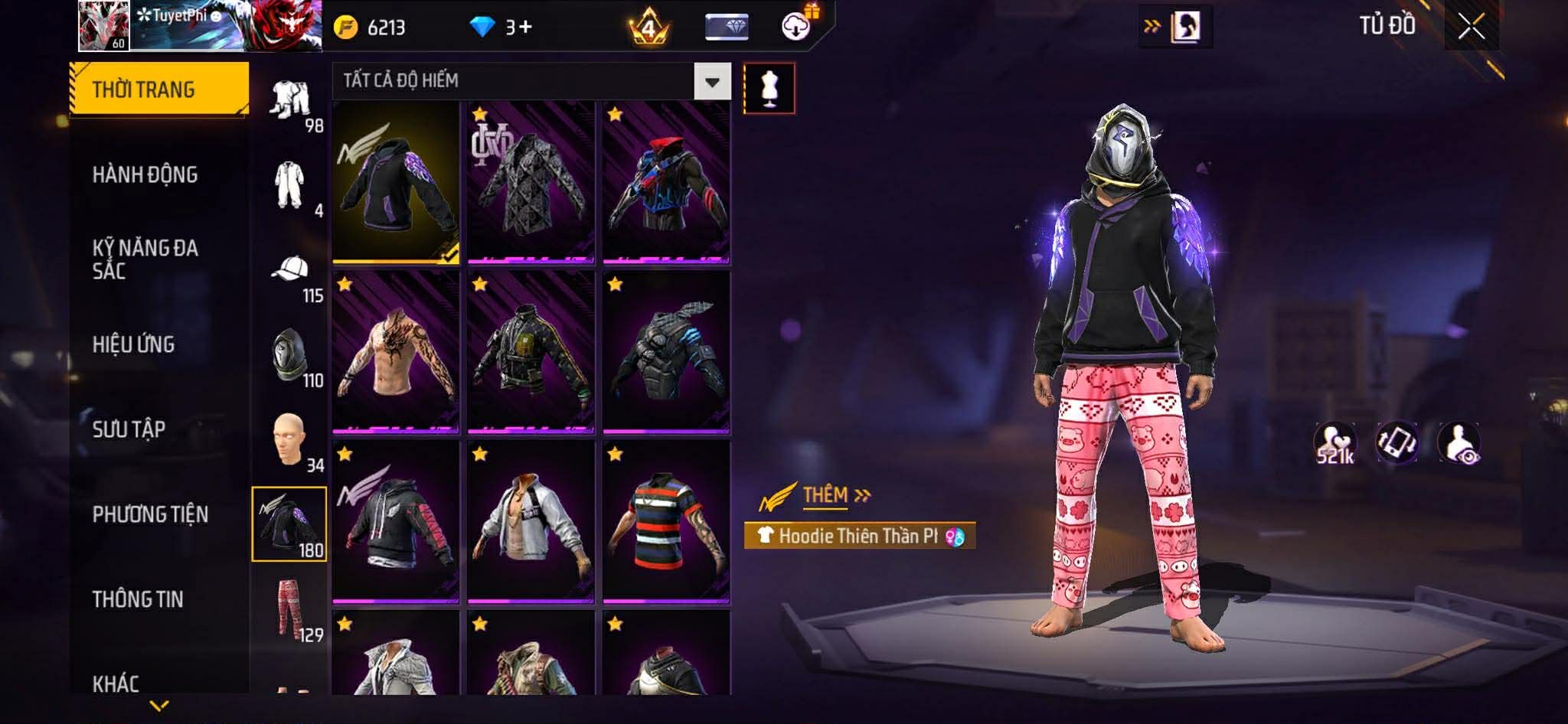The height and width of the screenshot is (724, 1568).
Task: Click the mannequin preview icon
Action: (x=769, y=88)
